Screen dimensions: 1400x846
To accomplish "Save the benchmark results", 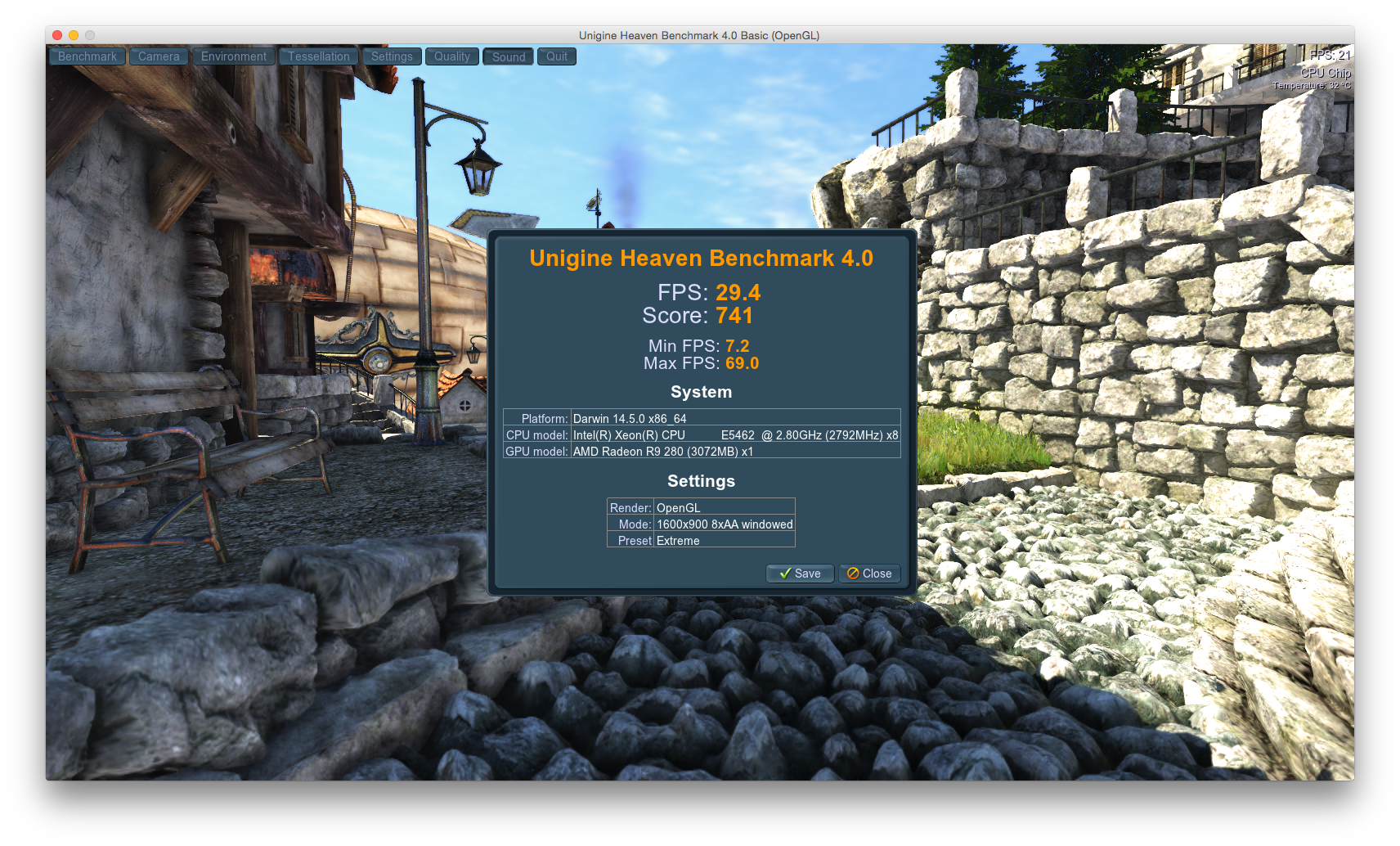I will coord(800,574).
